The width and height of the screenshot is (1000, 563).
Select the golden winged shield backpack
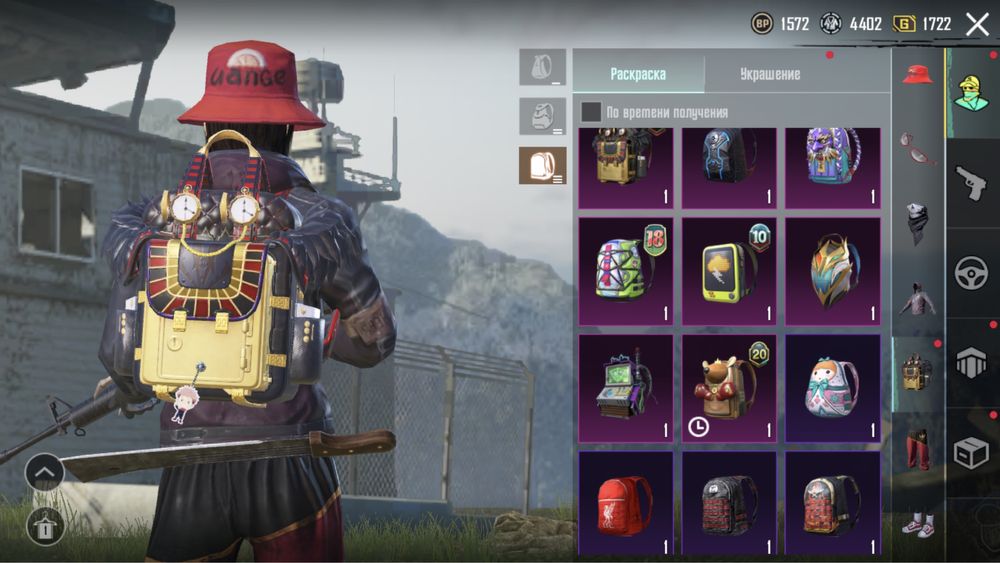(832, 270)
